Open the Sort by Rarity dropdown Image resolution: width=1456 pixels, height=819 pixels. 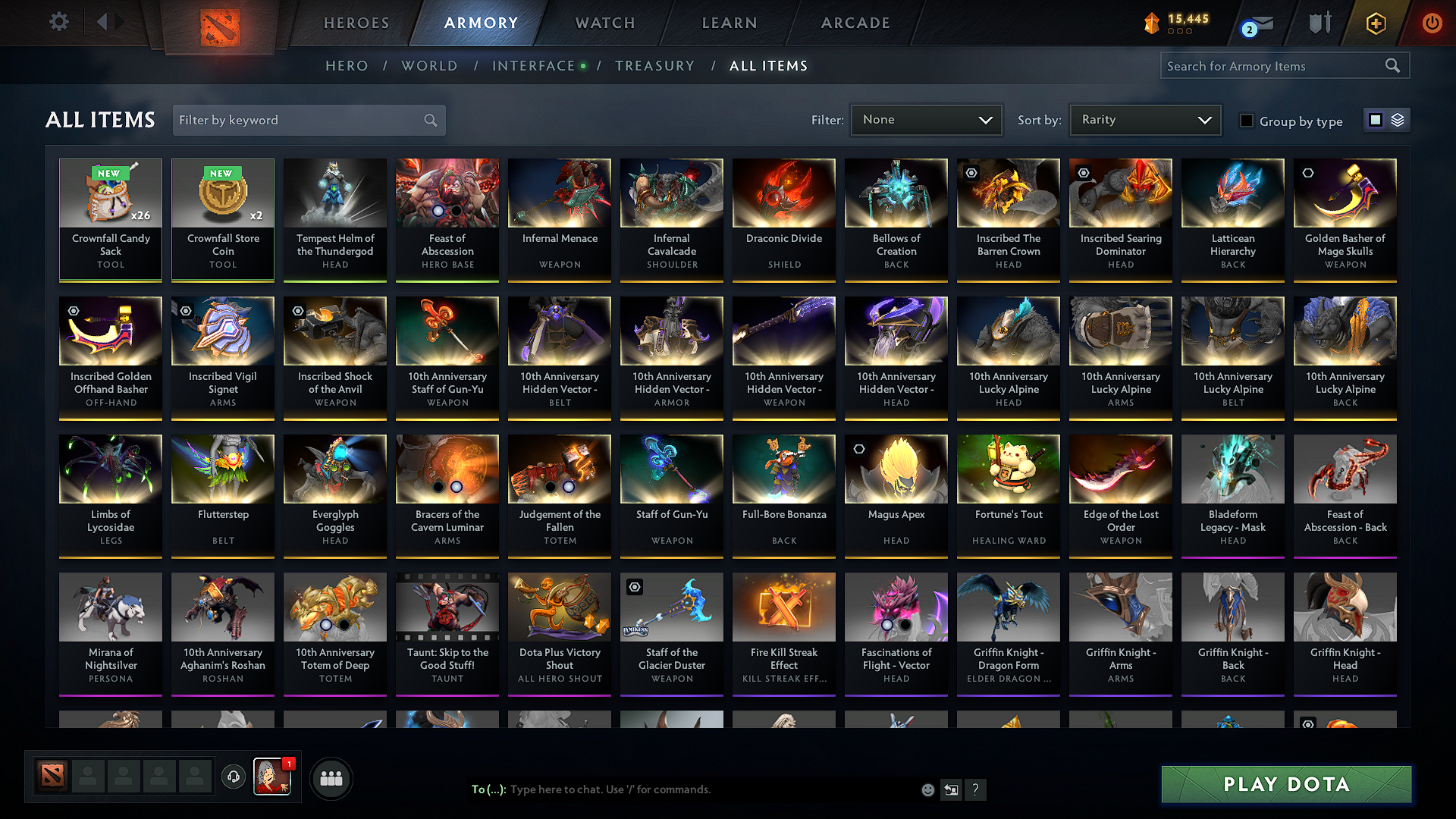click(1144, 120)
